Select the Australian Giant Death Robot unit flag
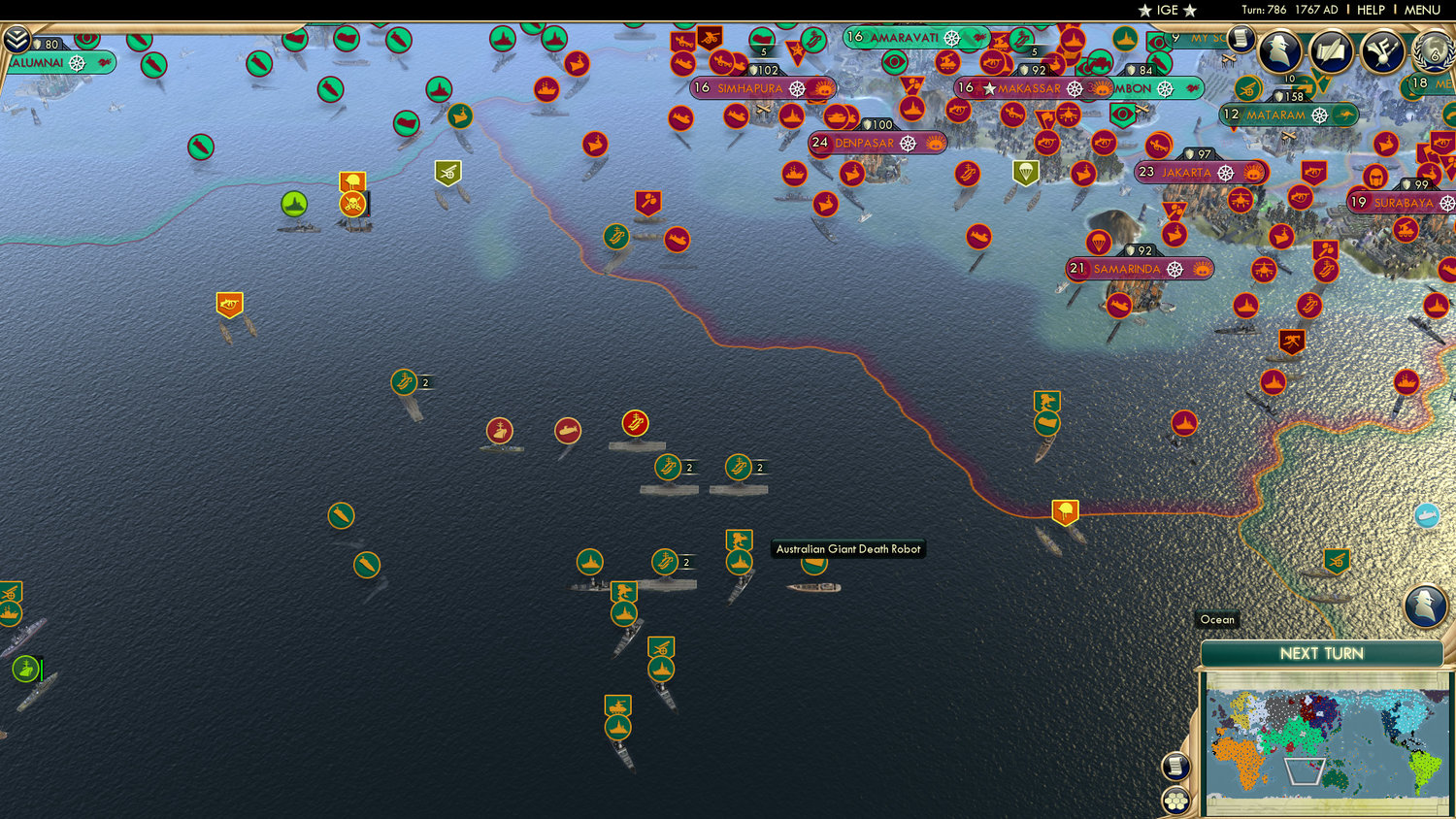 [814, 566]
